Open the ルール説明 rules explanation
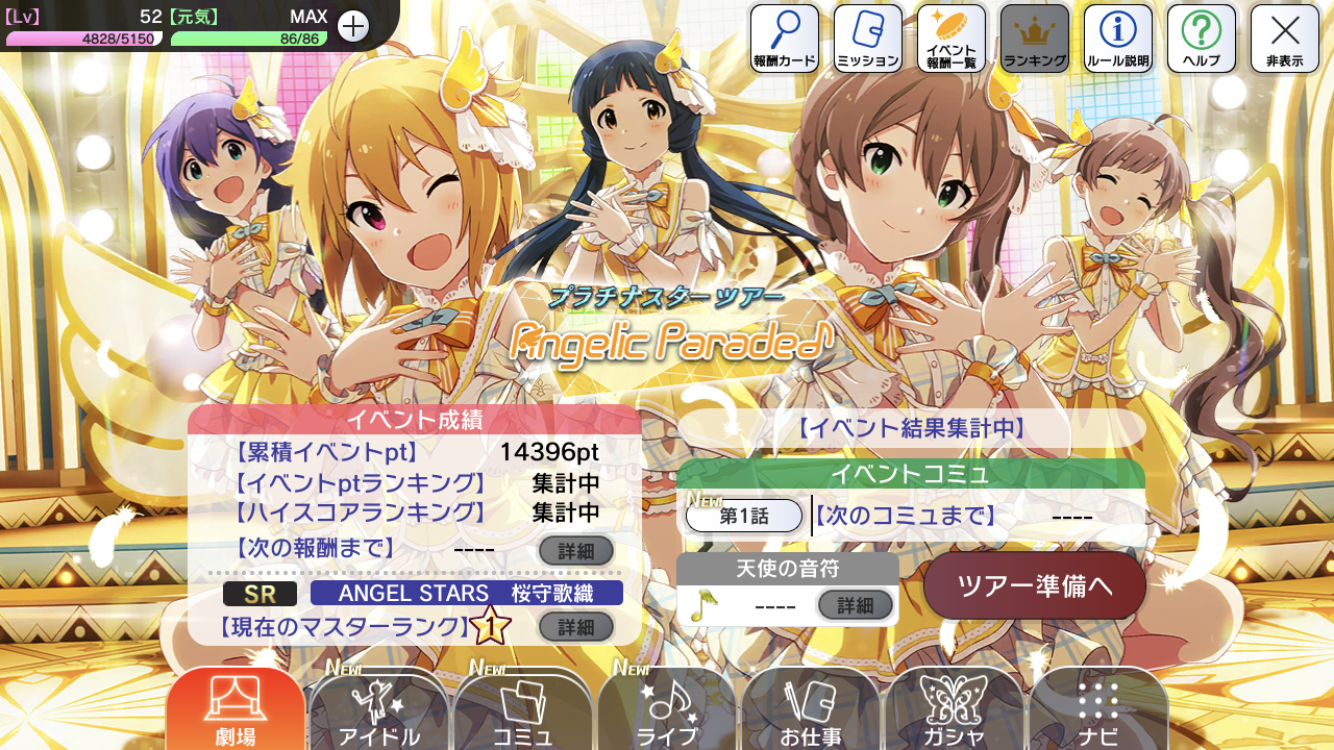The height and width of the screenshot is (750, 1334). click(x=1117, y=38)
